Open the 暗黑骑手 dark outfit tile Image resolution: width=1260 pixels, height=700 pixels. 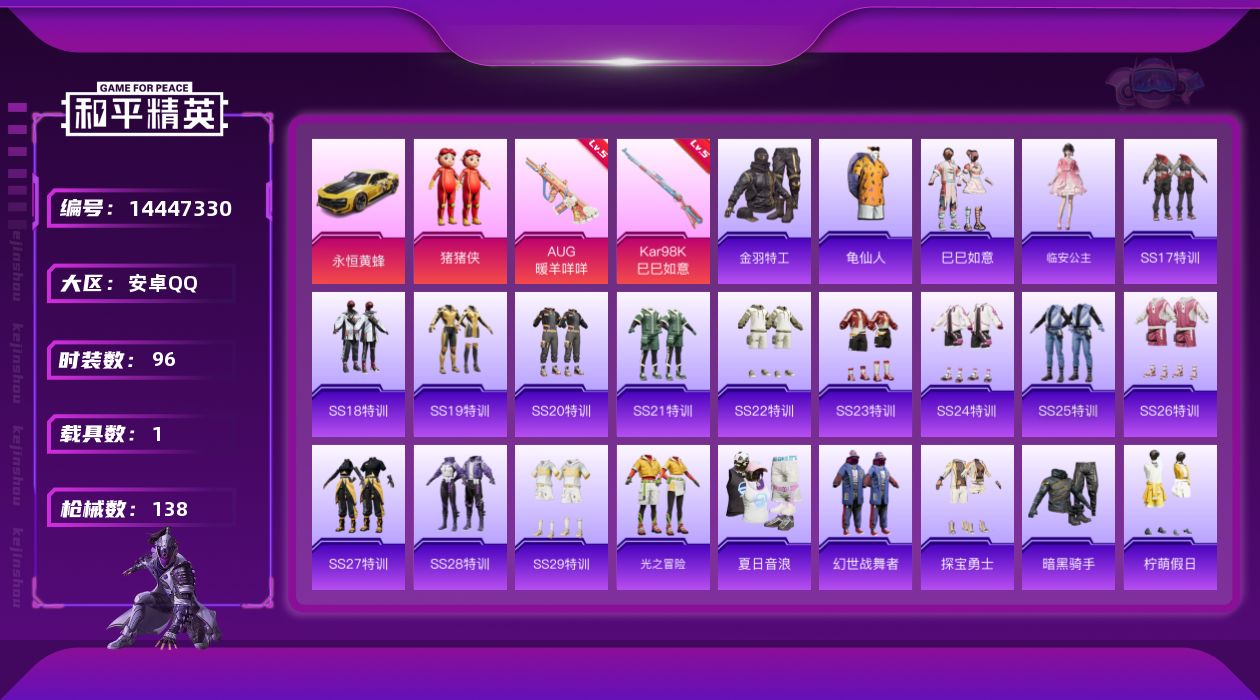coord(1068,517)
